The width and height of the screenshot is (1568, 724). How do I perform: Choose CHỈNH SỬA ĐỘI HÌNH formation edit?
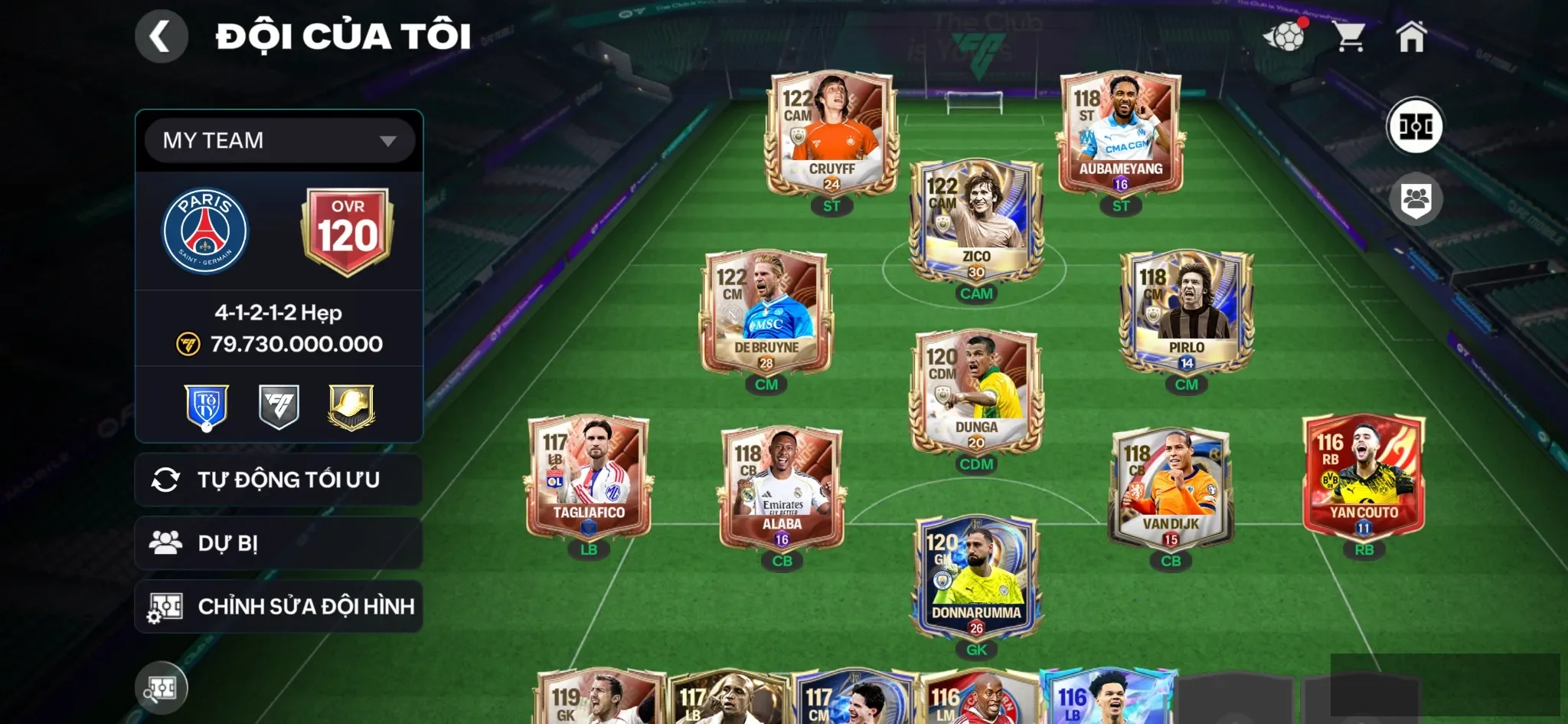pos(279,607)
